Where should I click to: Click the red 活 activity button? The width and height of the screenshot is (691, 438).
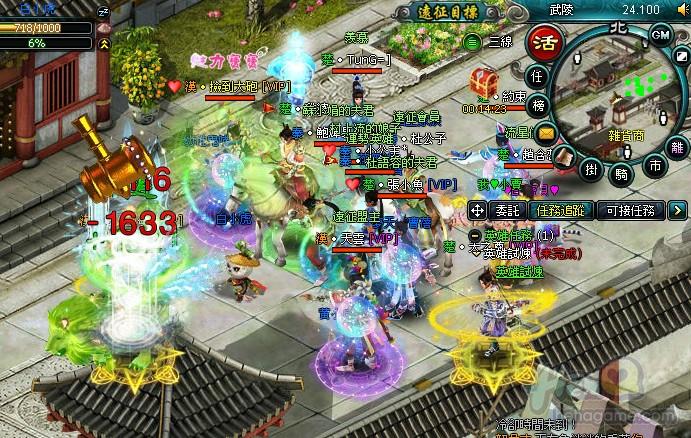(x=544, y=44)
